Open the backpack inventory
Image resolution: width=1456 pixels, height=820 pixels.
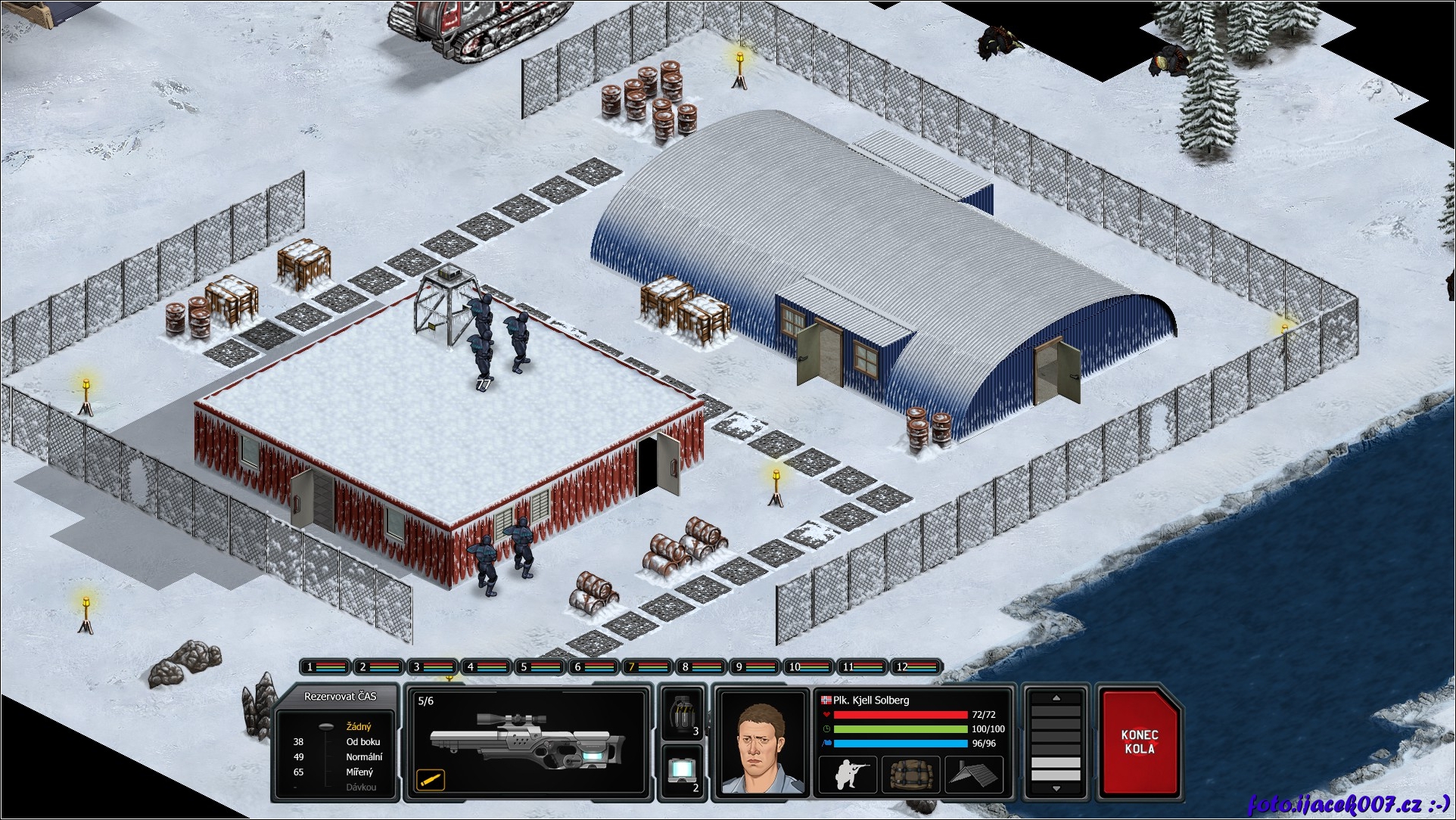click(x=910, y=775)
